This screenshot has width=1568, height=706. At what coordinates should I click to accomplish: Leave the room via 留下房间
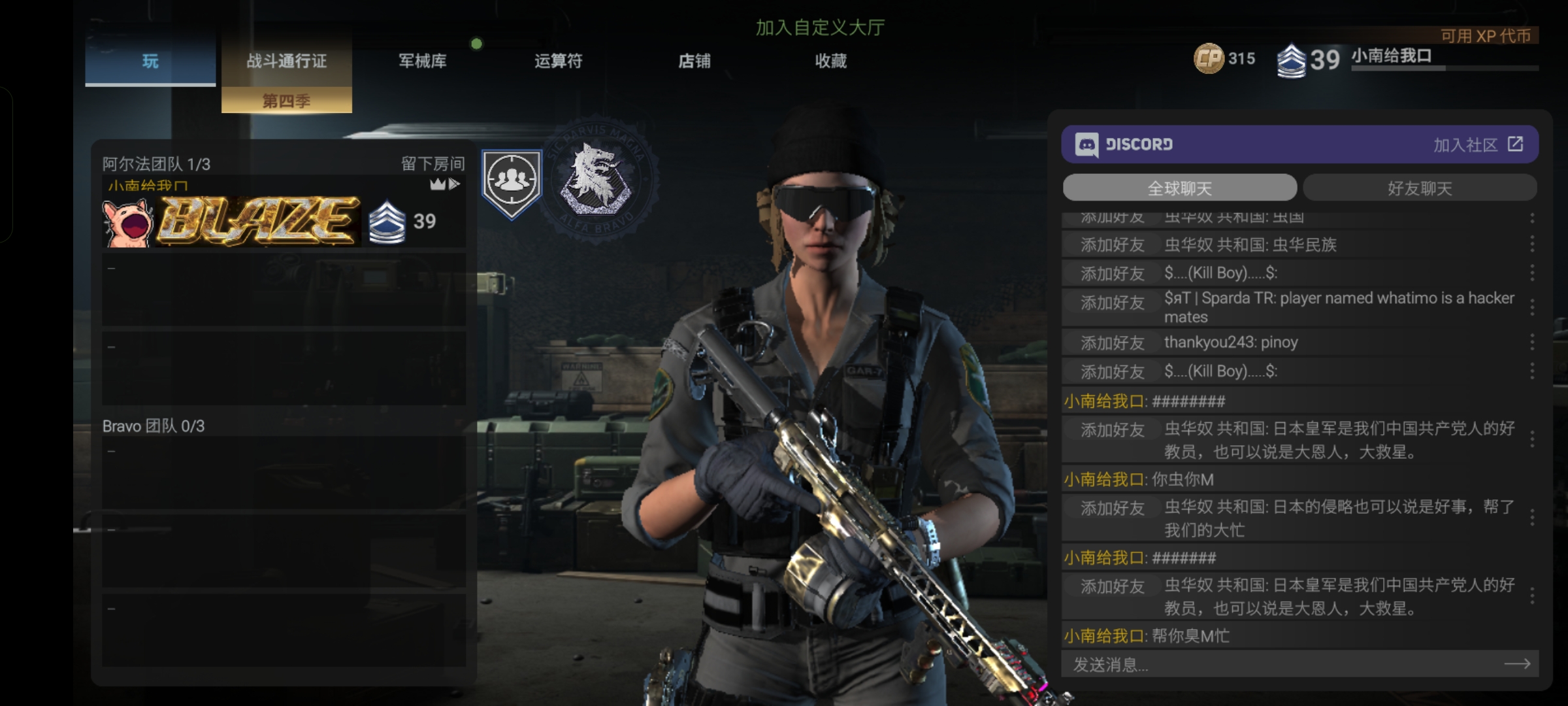(433, 163)
